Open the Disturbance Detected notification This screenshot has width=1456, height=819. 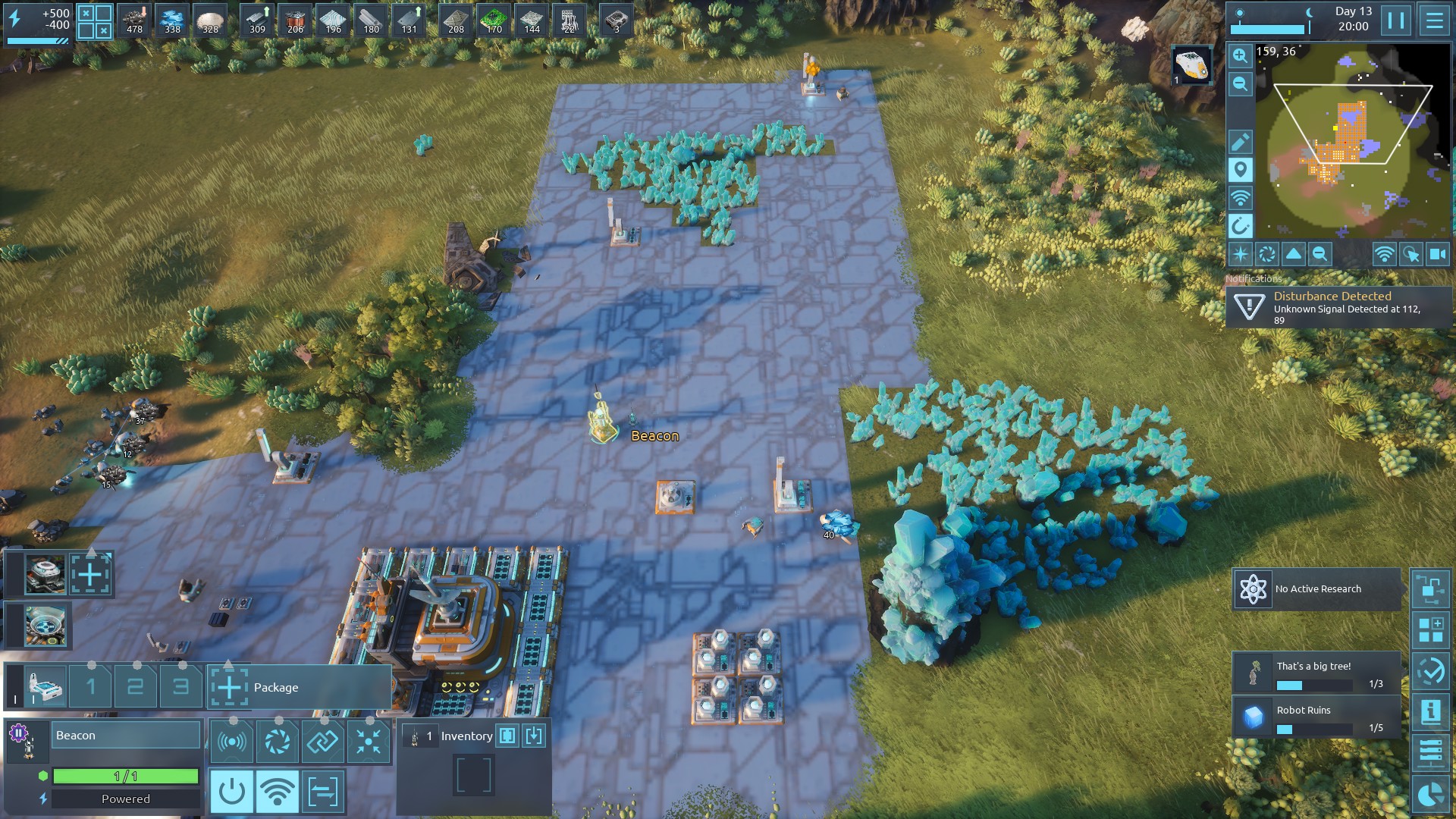click(1338, 307)
